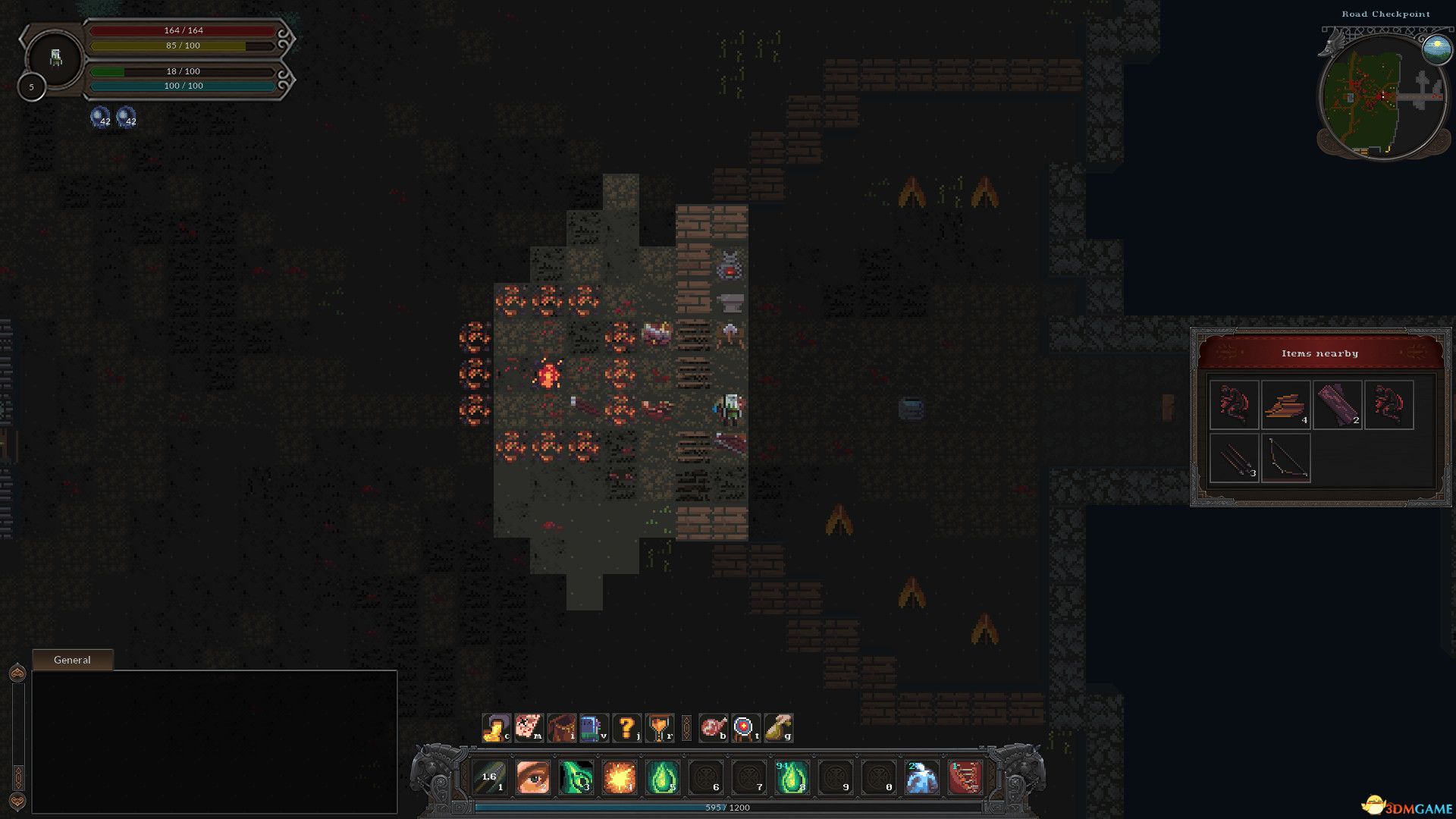Pick up the bow from nearby items
Screen dimensions: 1456x819
pos(1286,458)
